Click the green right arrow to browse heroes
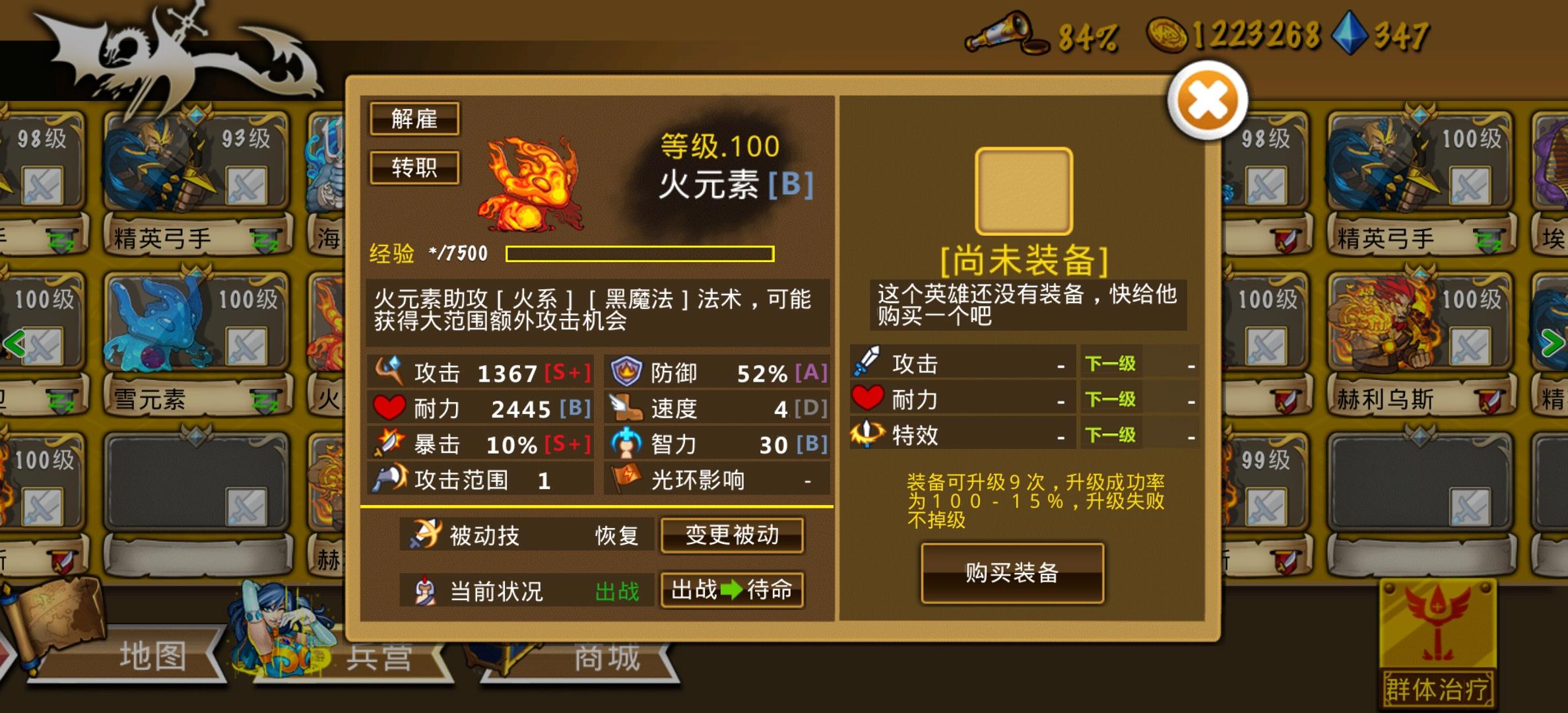 1552,343
